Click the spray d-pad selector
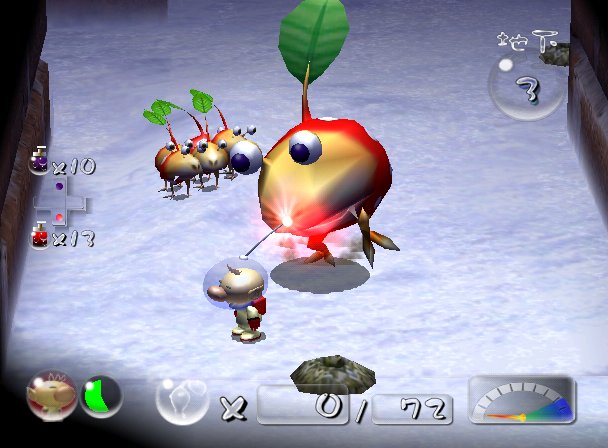608x448 pixels. coord(59,200)
